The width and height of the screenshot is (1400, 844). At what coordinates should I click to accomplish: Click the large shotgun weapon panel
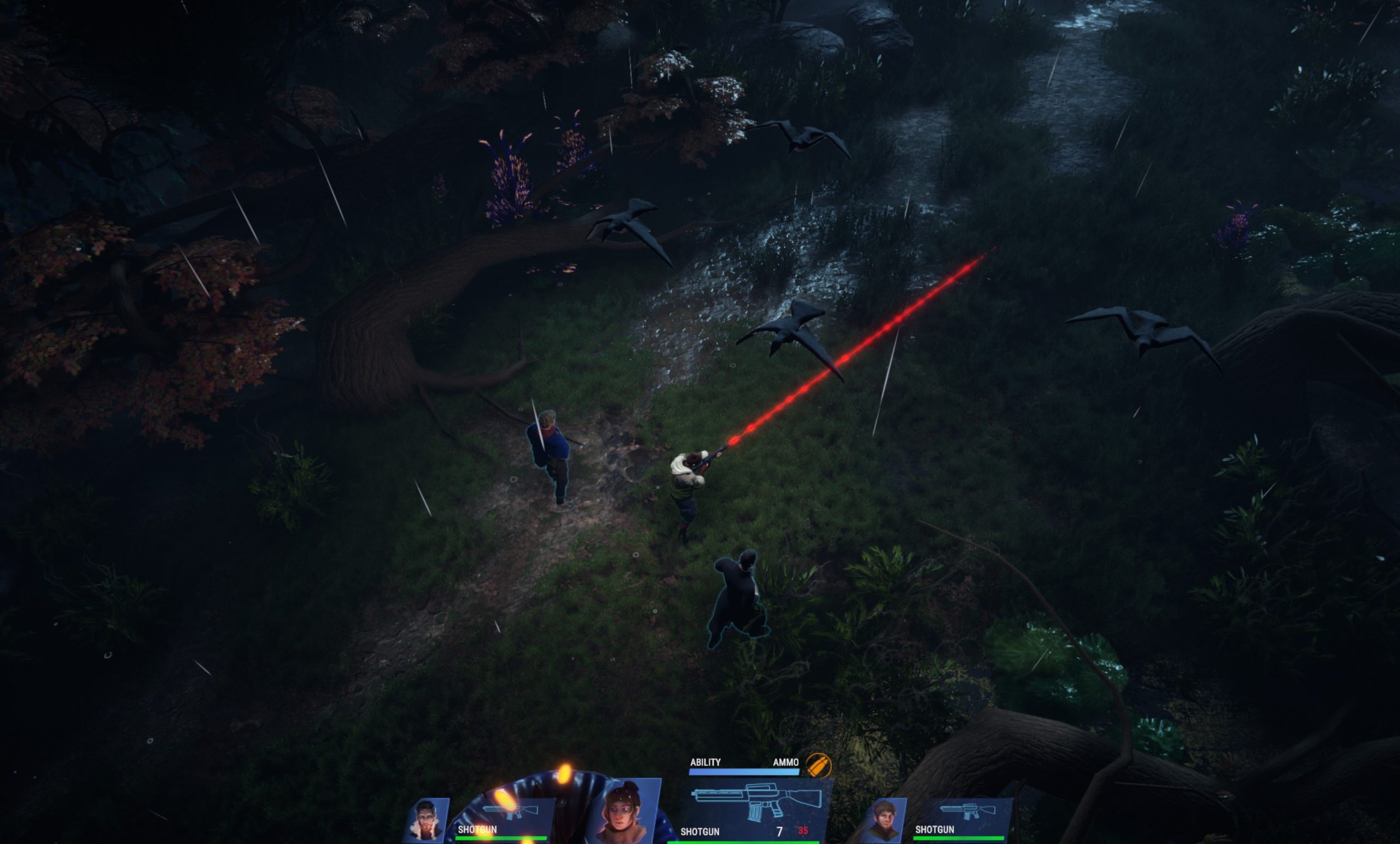[x=757, y=801]
